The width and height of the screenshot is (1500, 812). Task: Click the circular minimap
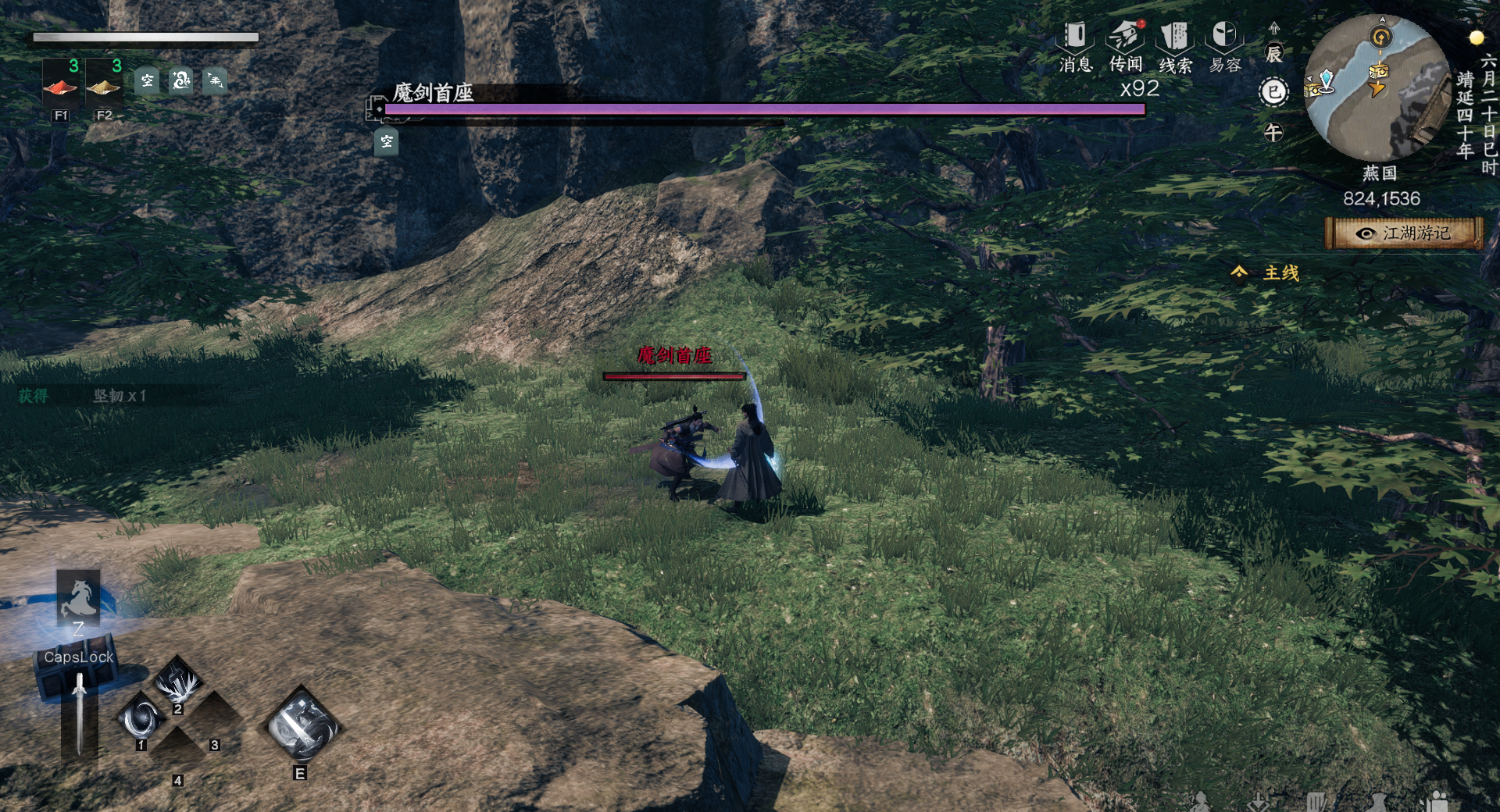pos(1377,87)
